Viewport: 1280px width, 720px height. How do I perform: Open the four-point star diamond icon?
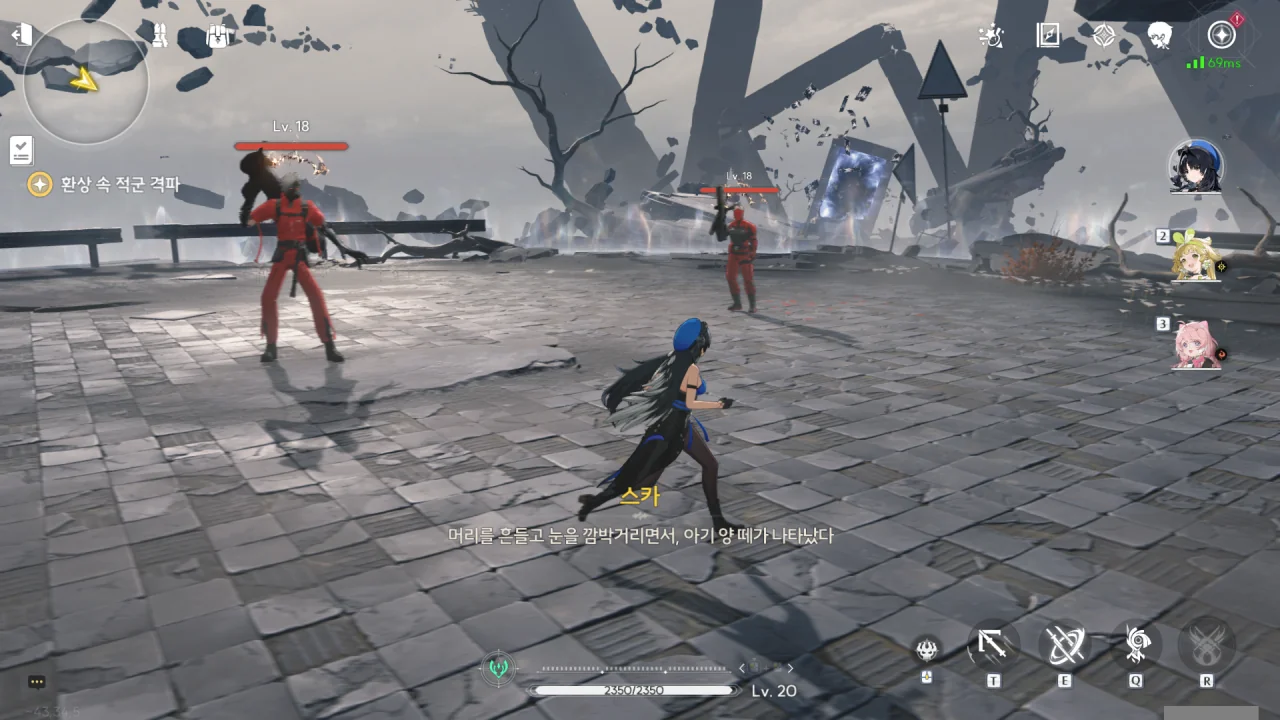[1103, 36]
